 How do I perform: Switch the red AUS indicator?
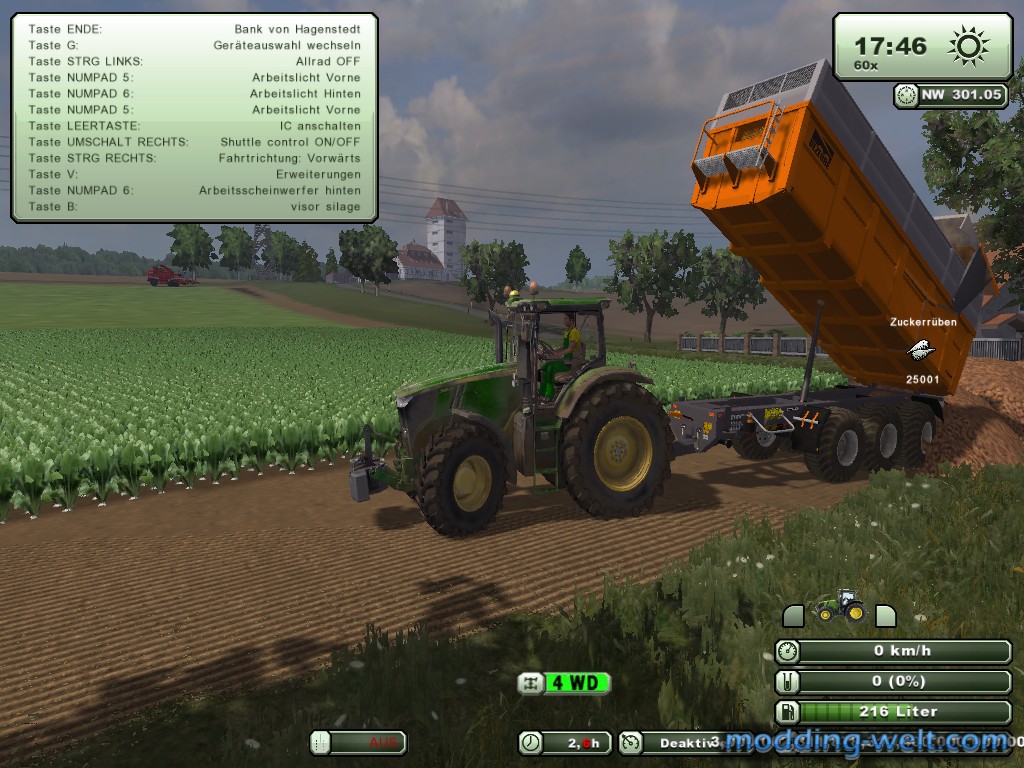[x=358, y=742]
